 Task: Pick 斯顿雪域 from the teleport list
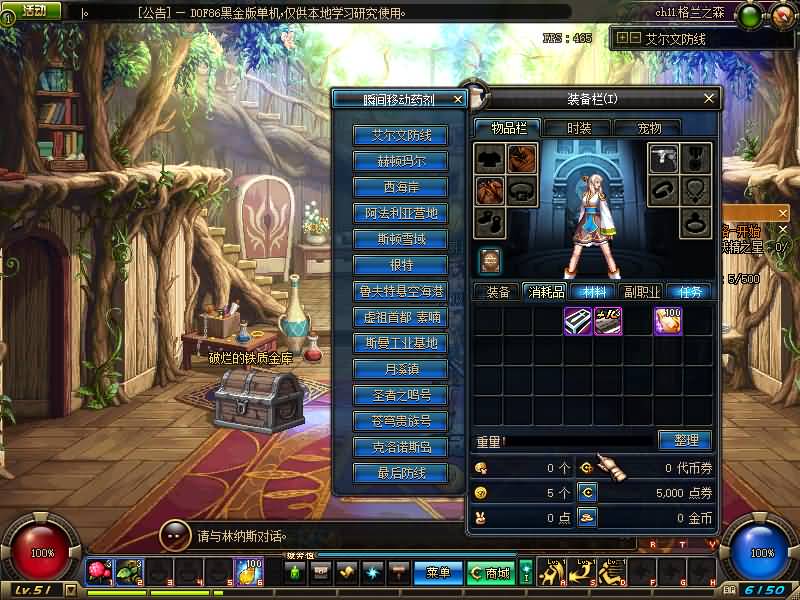point(401,239)
